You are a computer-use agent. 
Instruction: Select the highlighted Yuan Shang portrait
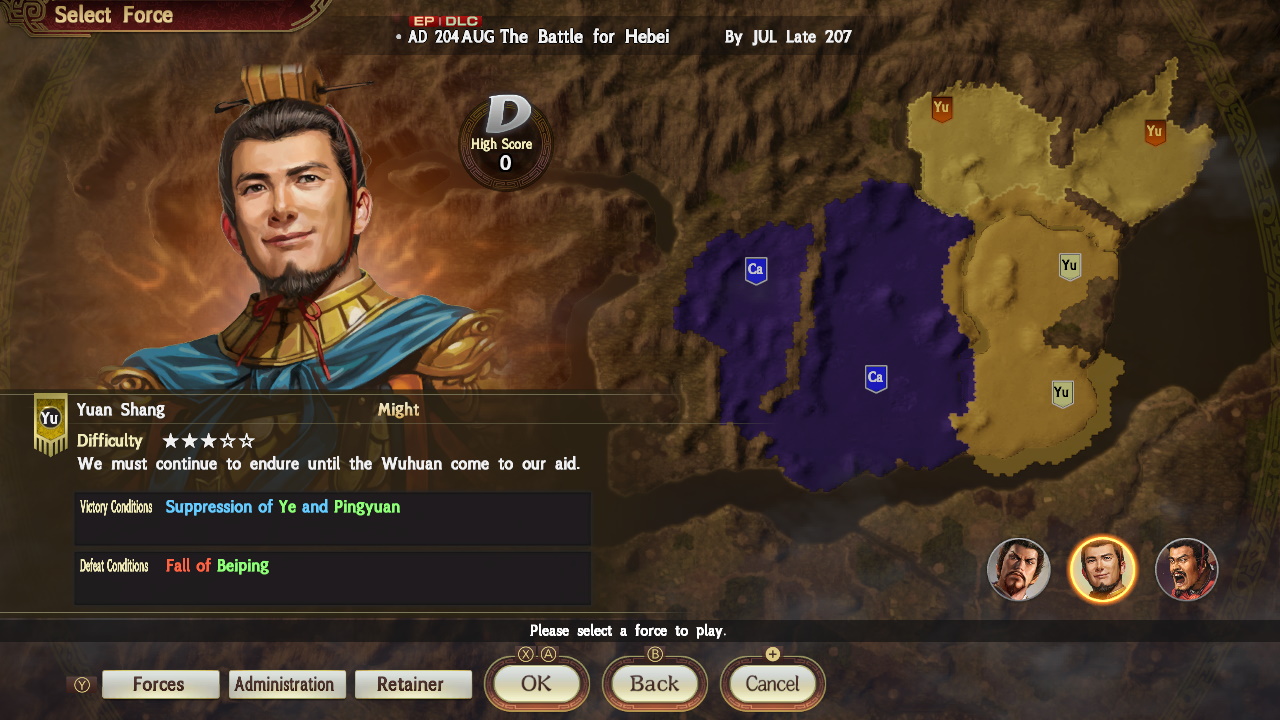1103,569
